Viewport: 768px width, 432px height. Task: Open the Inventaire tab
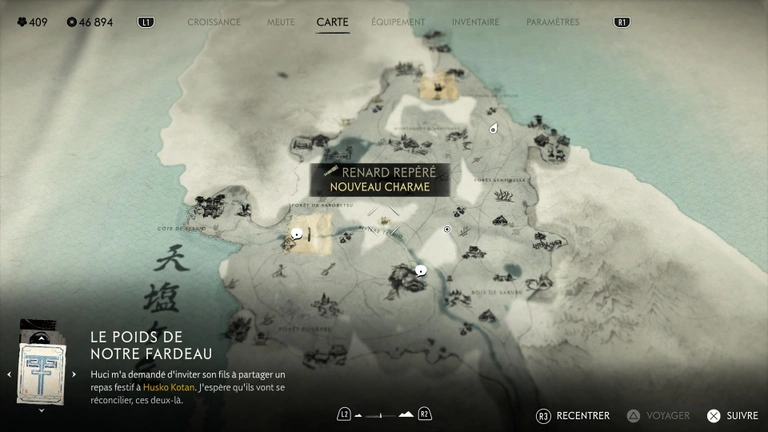475,21
